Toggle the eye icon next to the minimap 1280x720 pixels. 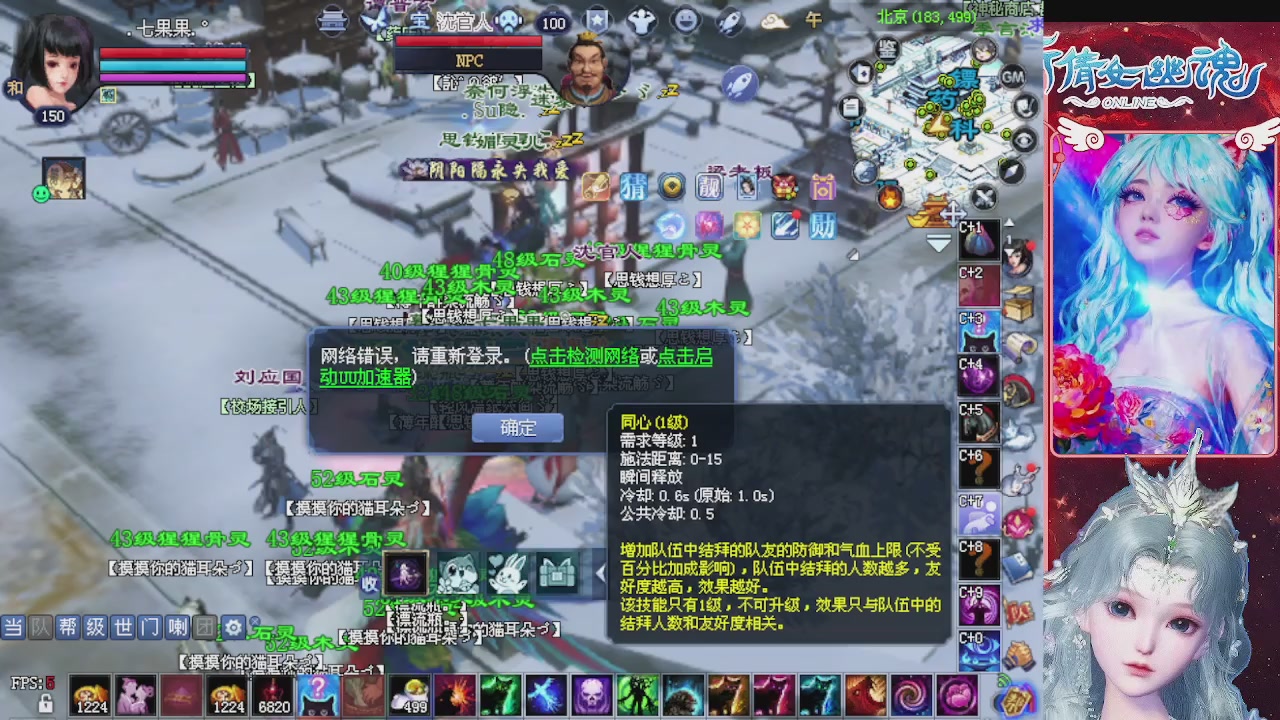click(1025, 139)
